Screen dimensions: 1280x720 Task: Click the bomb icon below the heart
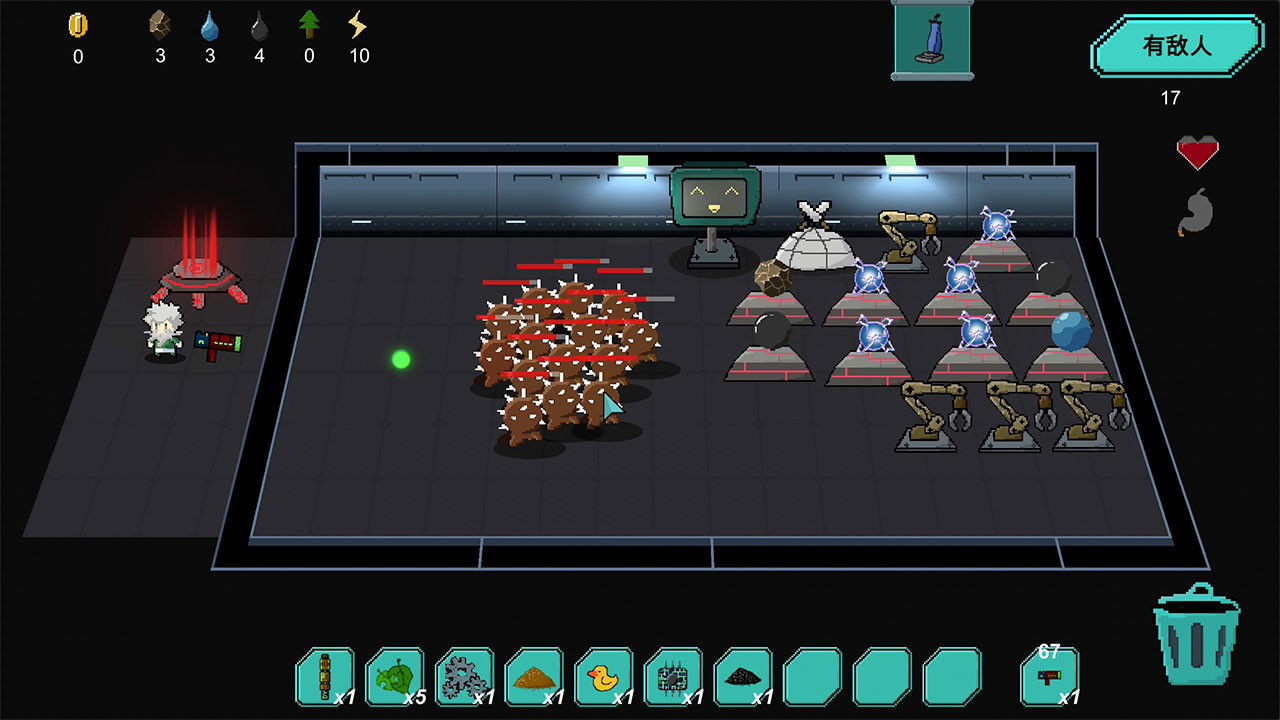1199,211
